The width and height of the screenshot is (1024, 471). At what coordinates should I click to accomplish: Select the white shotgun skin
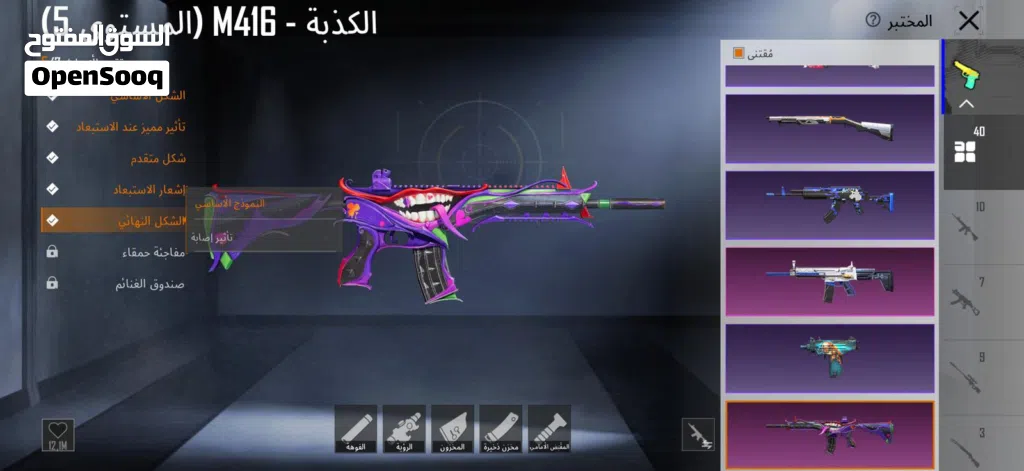pyautogui.click(x=829, y=128)
